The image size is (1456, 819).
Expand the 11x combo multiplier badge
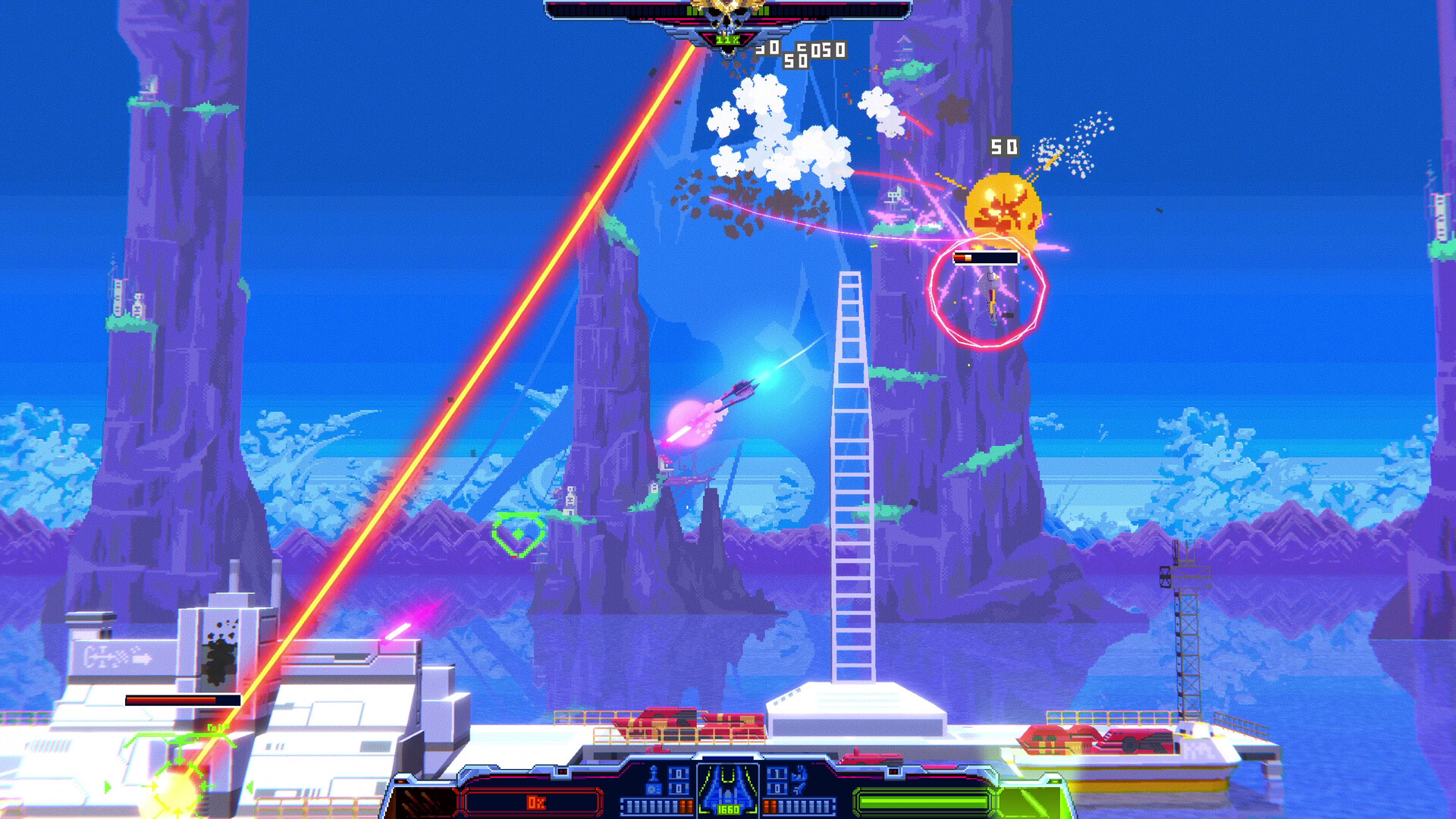click(x=728, y=38)
